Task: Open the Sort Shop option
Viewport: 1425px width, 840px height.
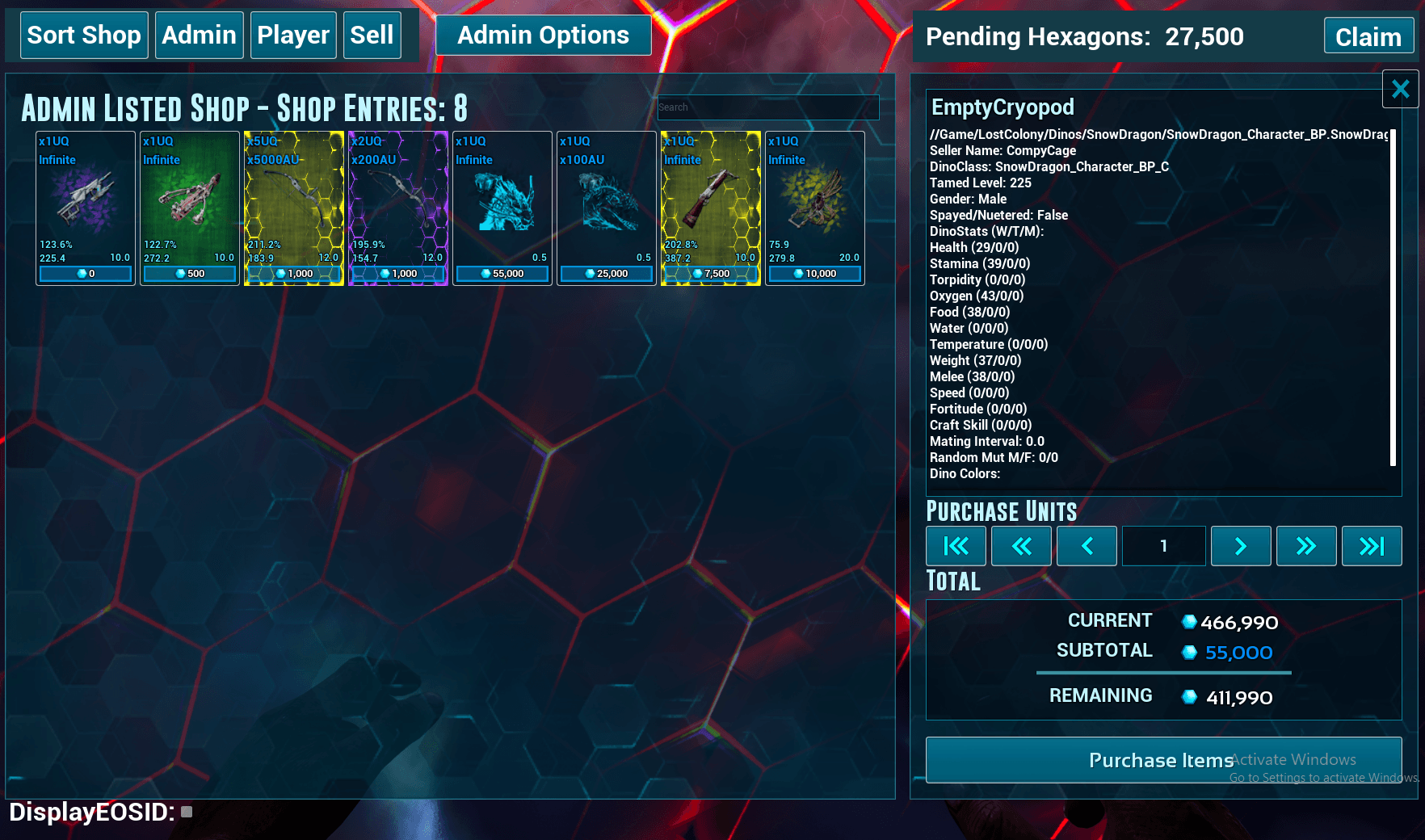Action: (x=84, y=36)
